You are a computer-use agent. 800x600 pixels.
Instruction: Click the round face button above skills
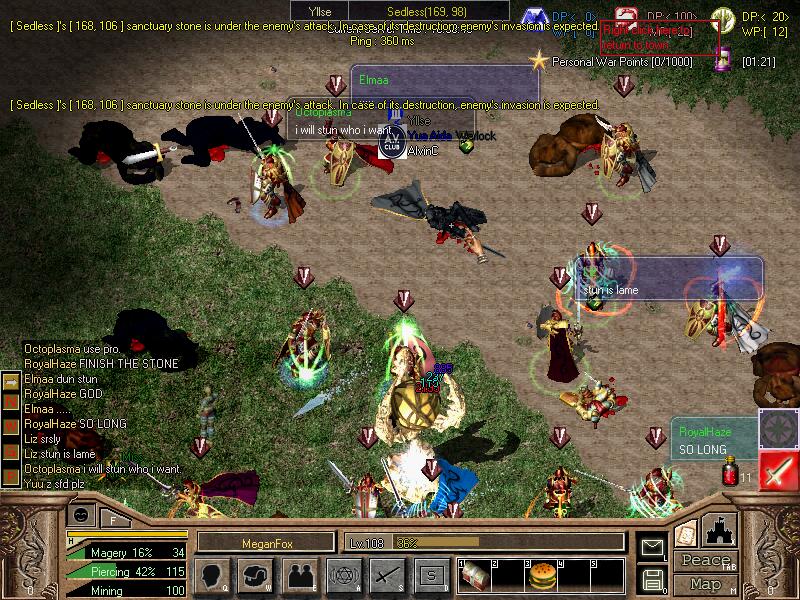[82, 517]
